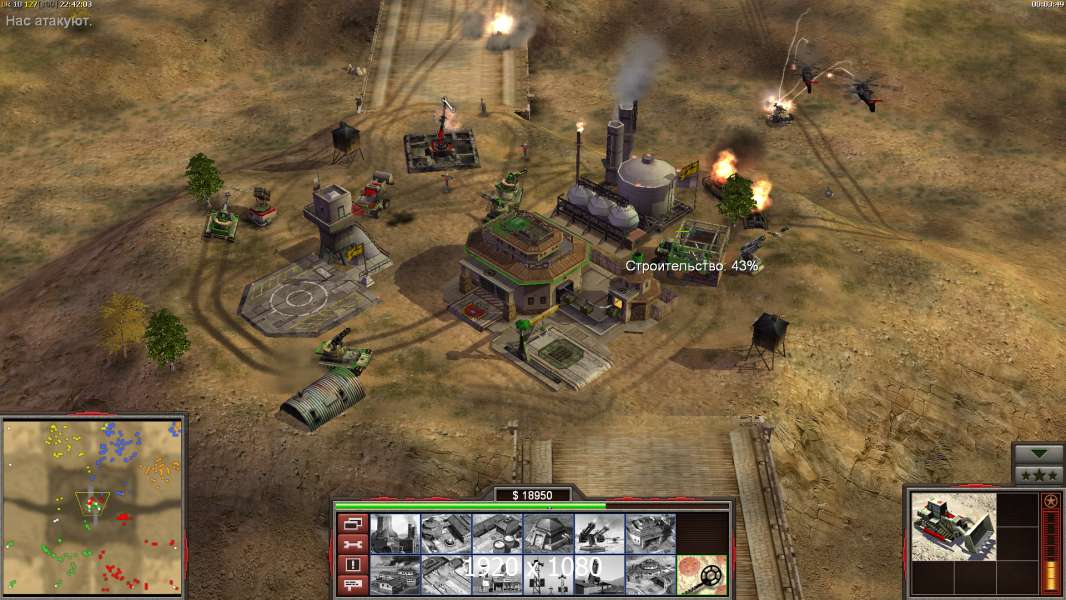
Task: Select the Gattling Cannon defense icon
Action: tap(599, 533)
